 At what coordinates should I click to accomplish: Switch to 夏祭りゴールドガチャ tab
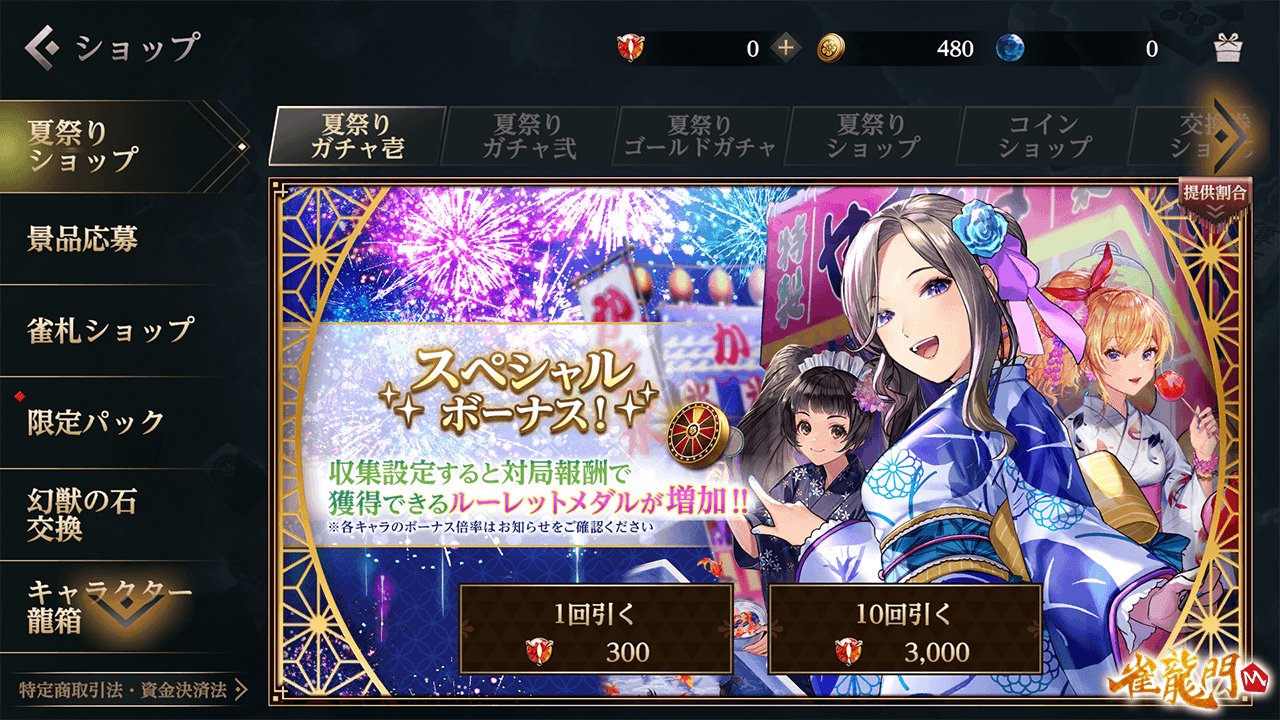[700, 137]
